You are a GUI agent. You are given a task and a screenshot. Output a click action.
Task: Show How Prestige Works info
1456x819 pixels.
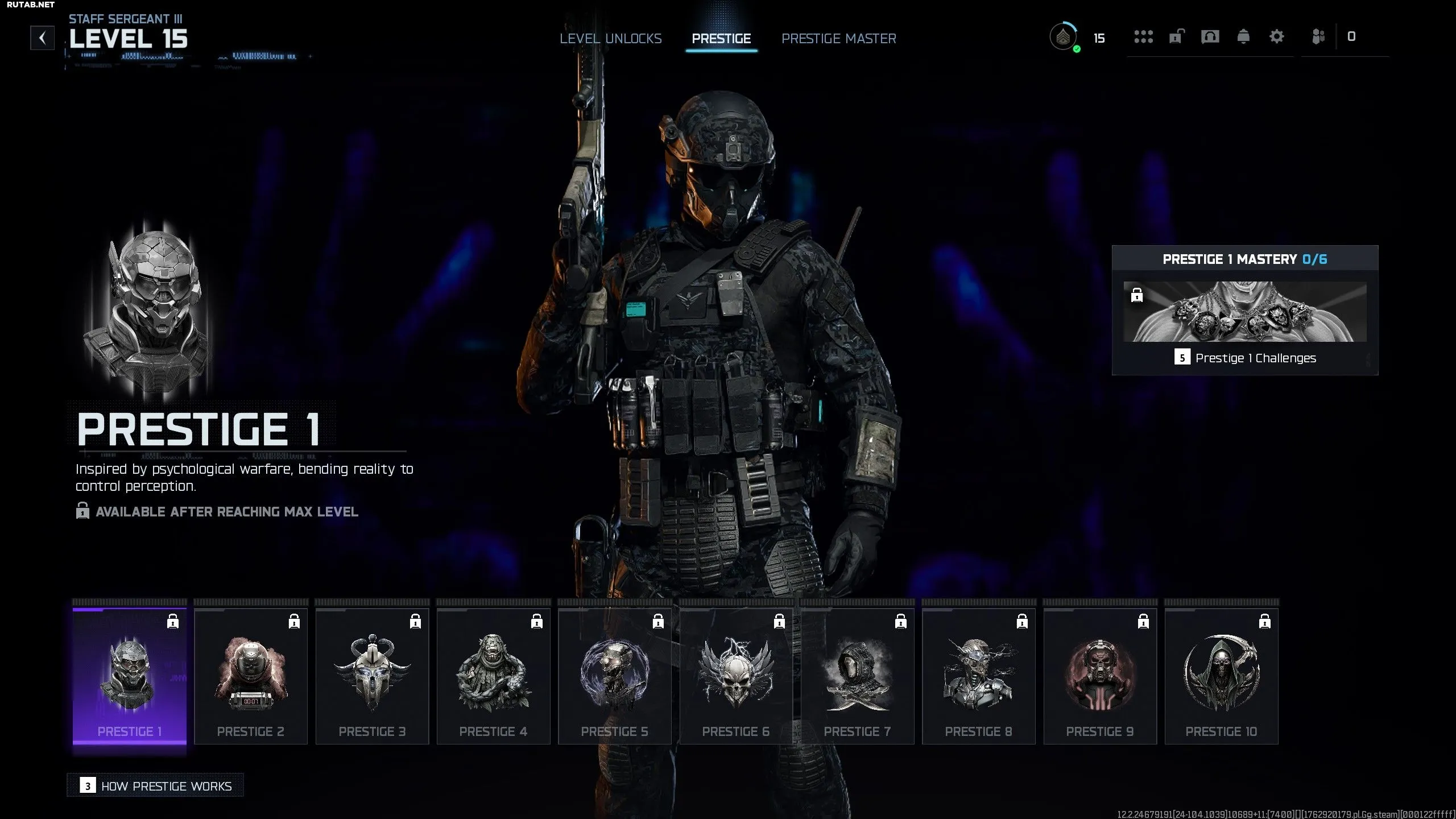coord(155,786)
